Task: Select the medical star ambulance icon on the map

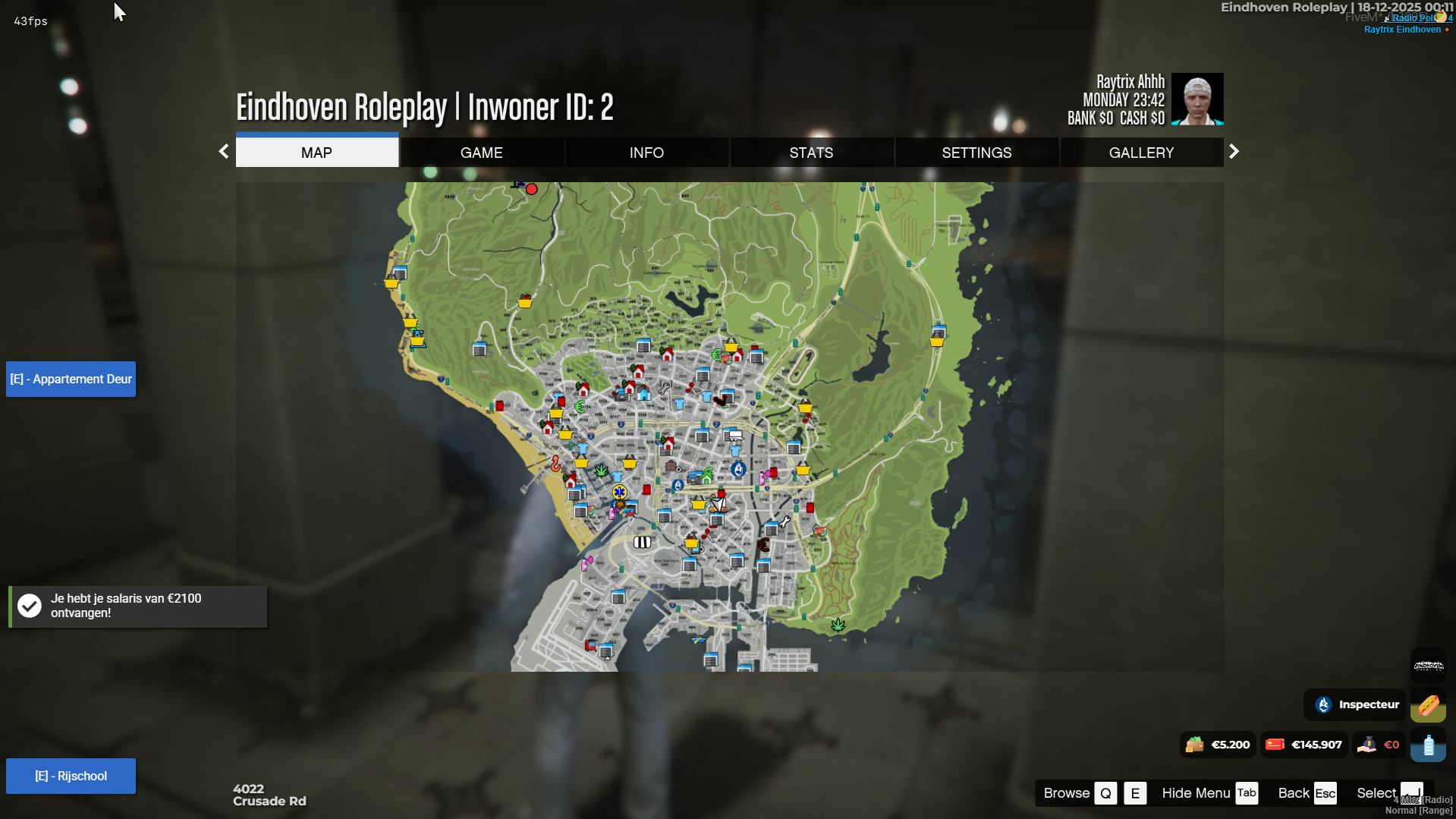Action: (620, 492)
